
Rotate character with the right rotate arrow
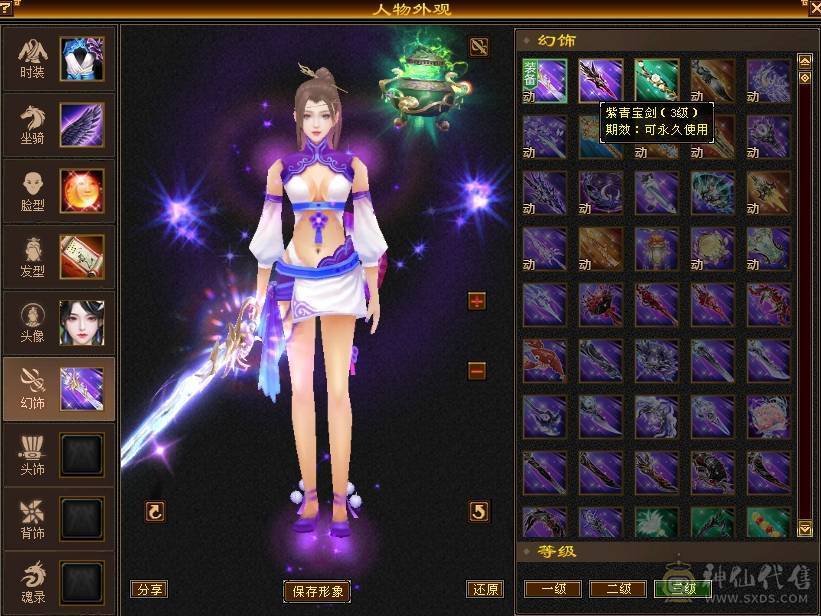pos(479,511)
